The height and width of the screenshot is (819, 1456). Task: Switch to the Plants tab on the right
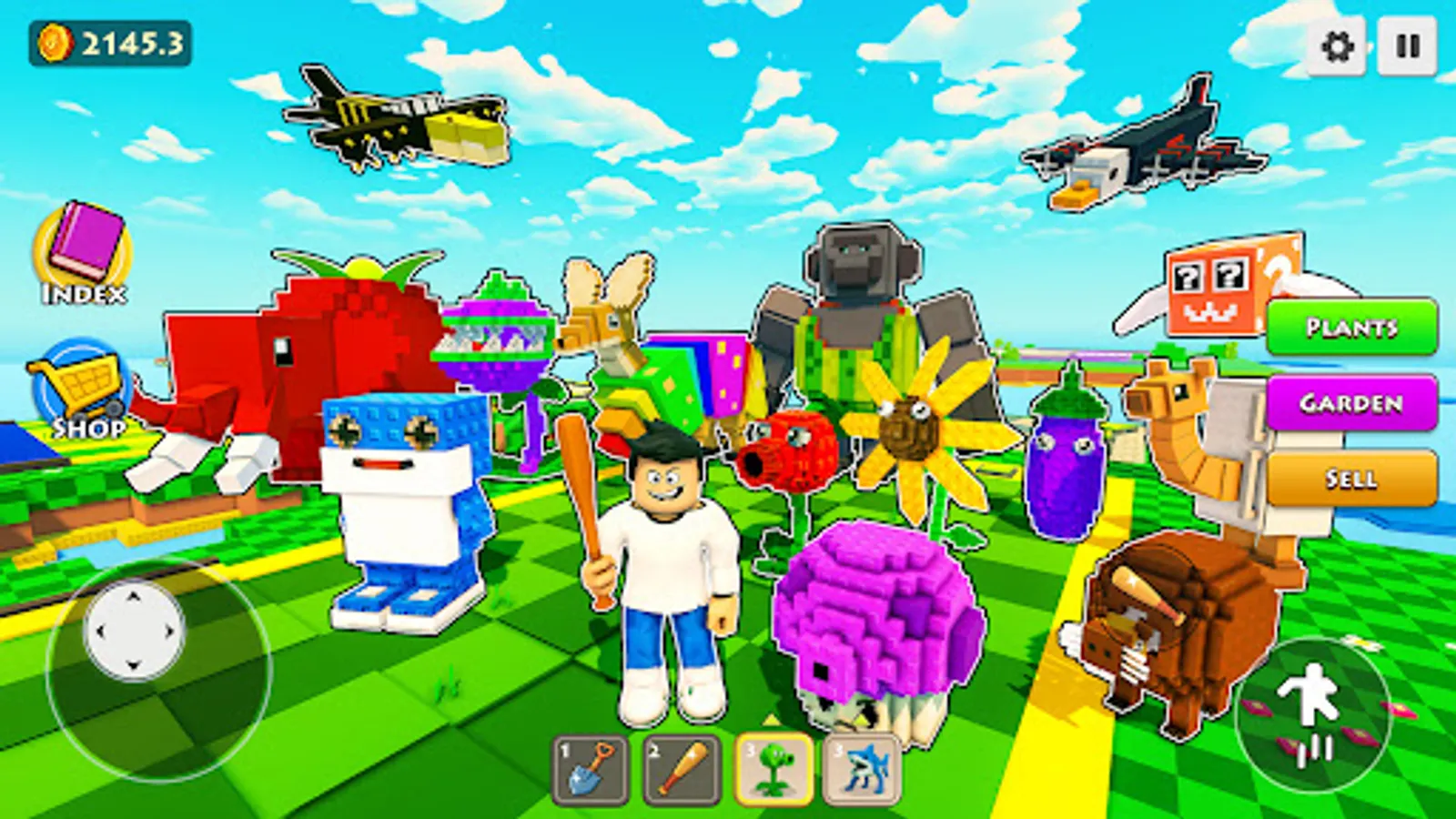[x=1353, y=328]
